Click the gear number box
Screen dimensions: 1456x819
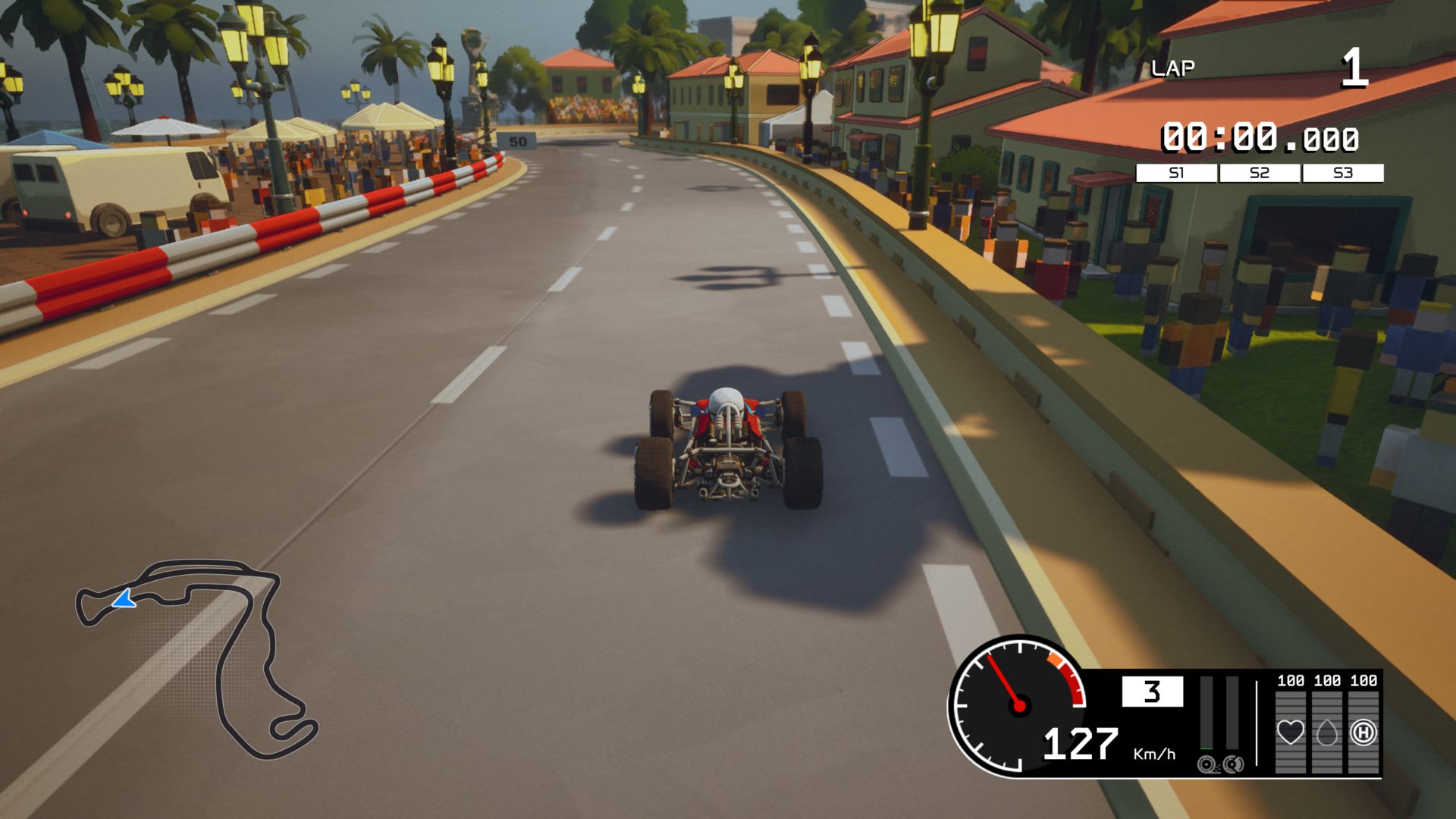tap(1152, 692)
